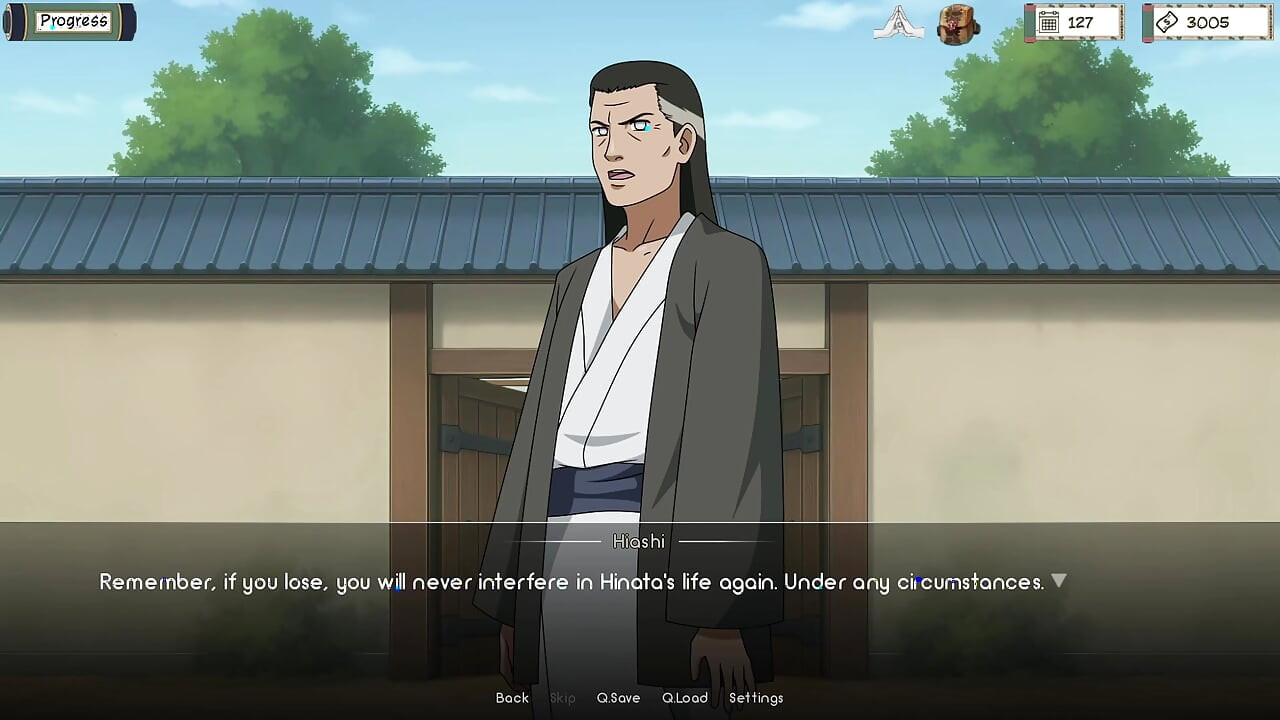Click the white advance triangle in the dialogue box
The image size is (1280, 720).
pyautogui.click(x=1059, y=580)
